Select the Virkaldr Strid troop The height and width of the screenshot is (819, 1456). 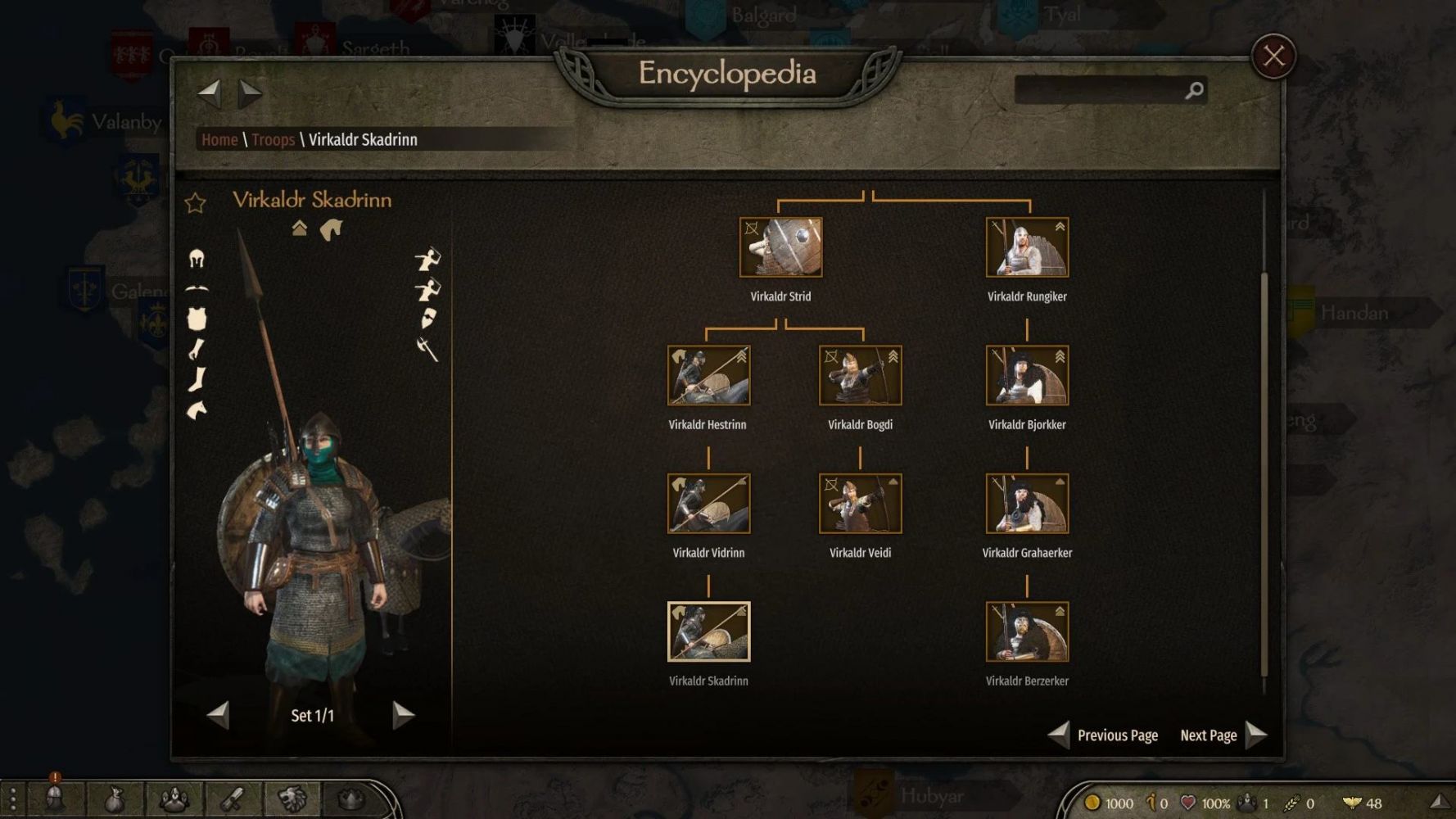(x=780, y=247)
